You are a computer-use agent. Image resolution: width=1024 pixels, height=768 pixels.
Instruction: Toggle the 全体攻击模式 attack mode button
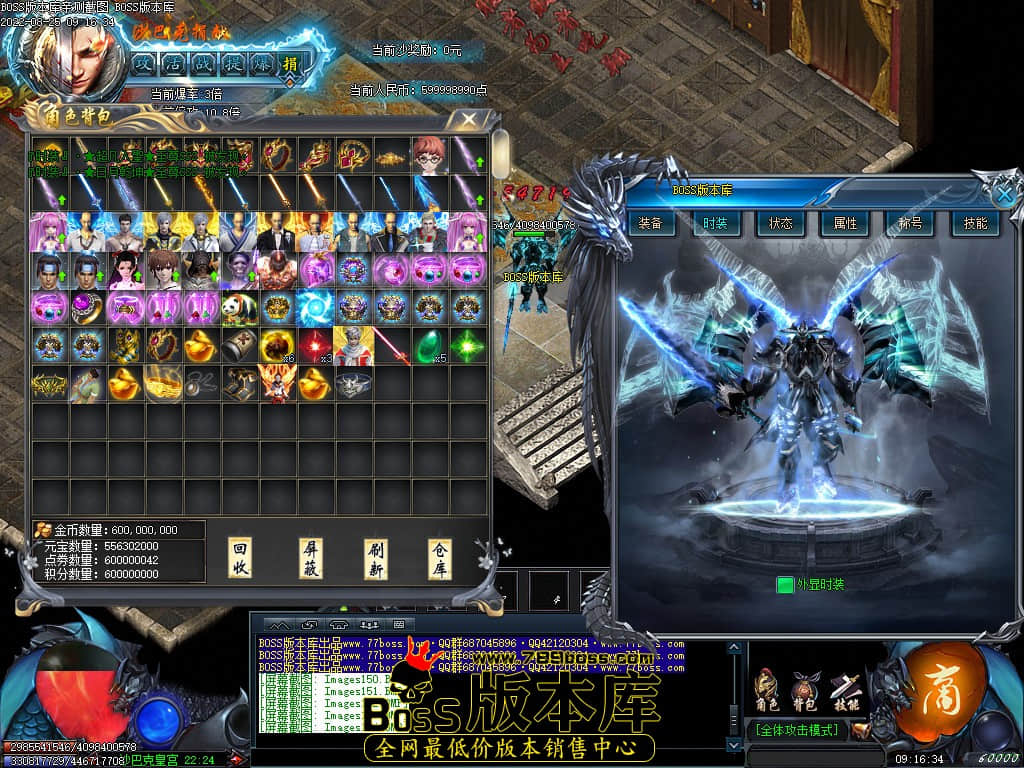[x=798, y=730]
